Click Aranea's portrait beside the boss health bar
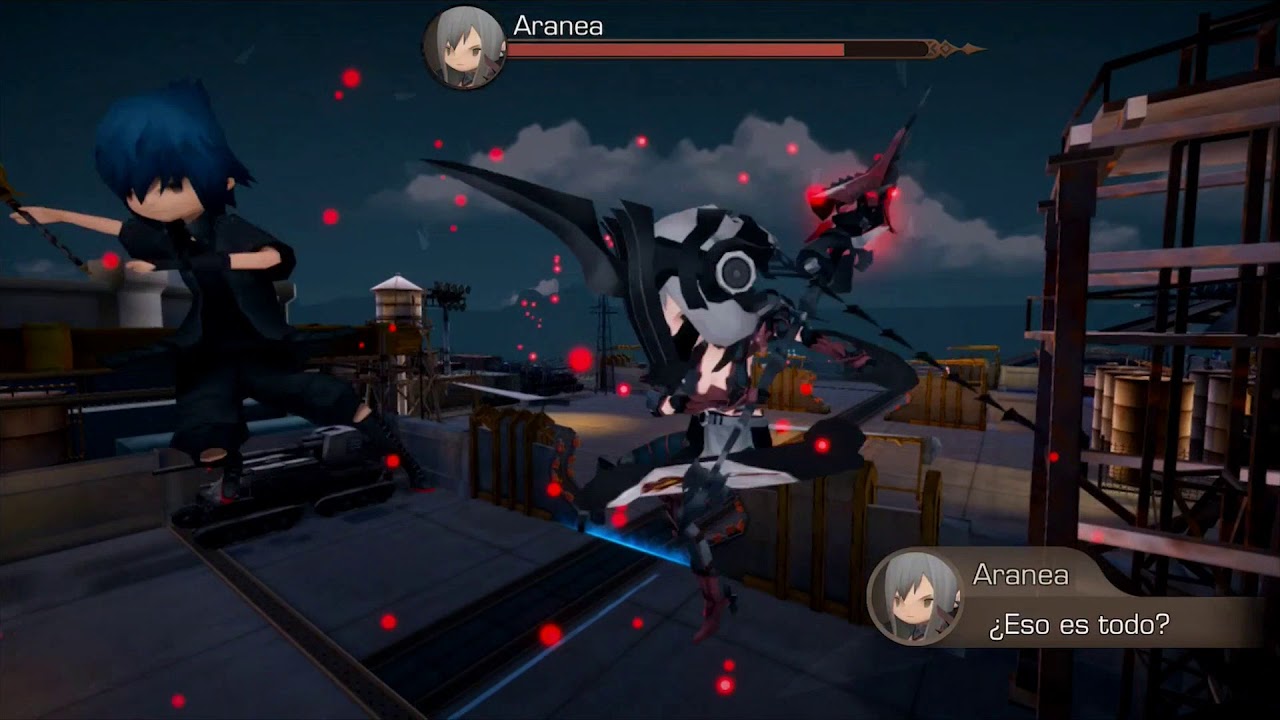The height and width of the screenshot is (720, 1280). tap(464, 48)
